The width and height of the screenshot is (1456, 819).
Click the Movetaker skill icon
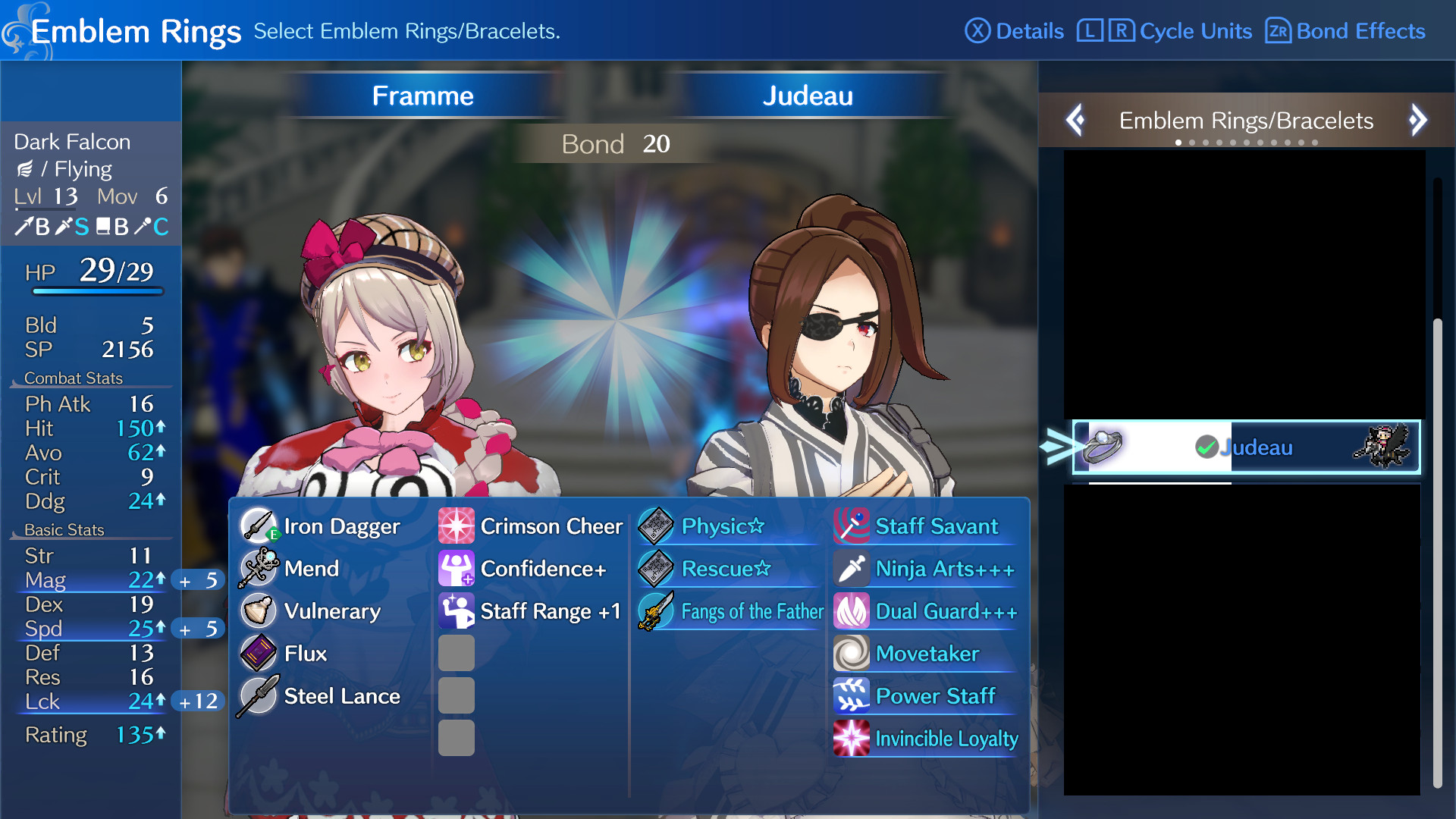coord(851,653)
